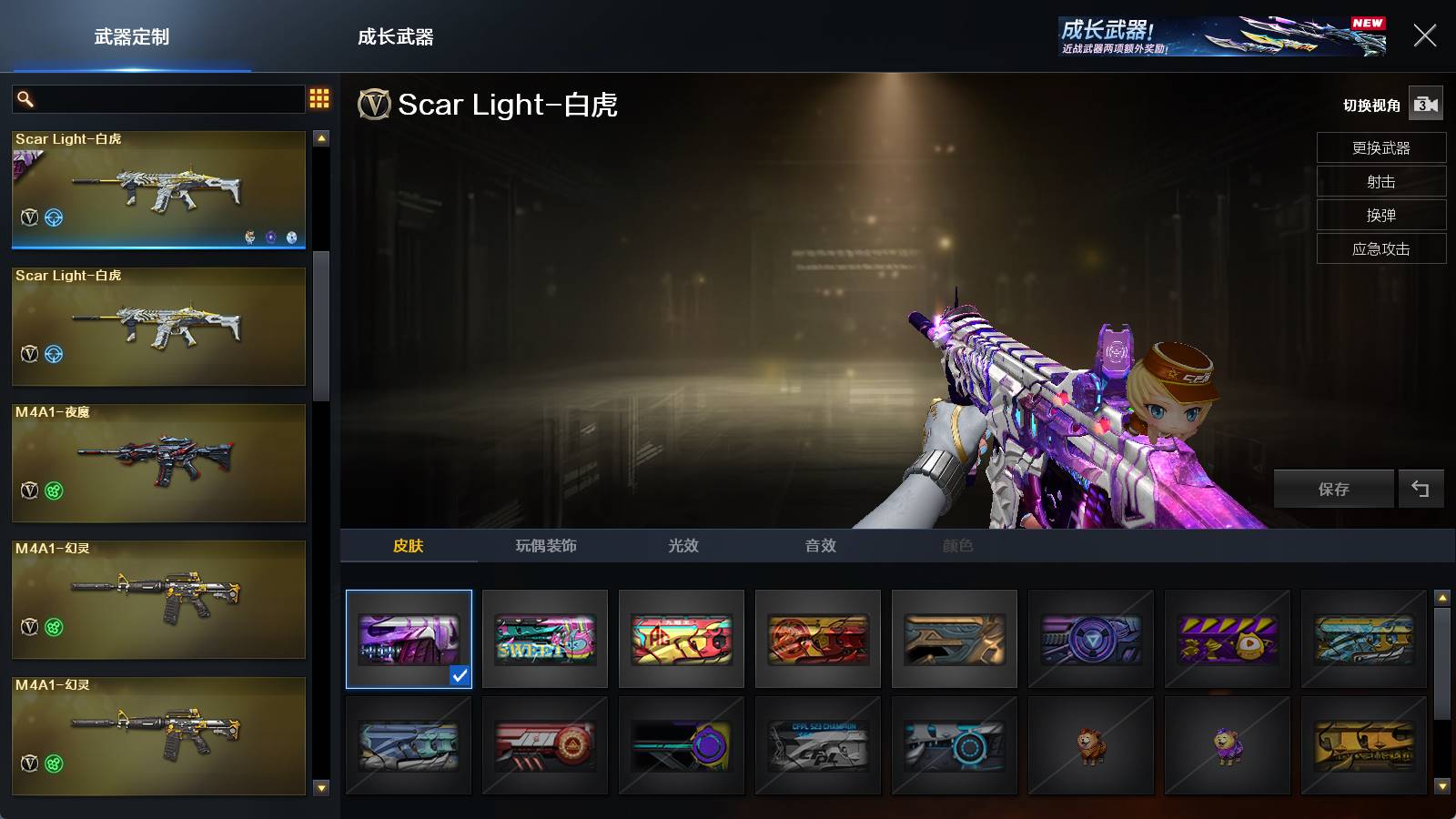Switch to the 成长武器 tab
The height and width of the screenshot is (819, 1456).
[395, 37]
